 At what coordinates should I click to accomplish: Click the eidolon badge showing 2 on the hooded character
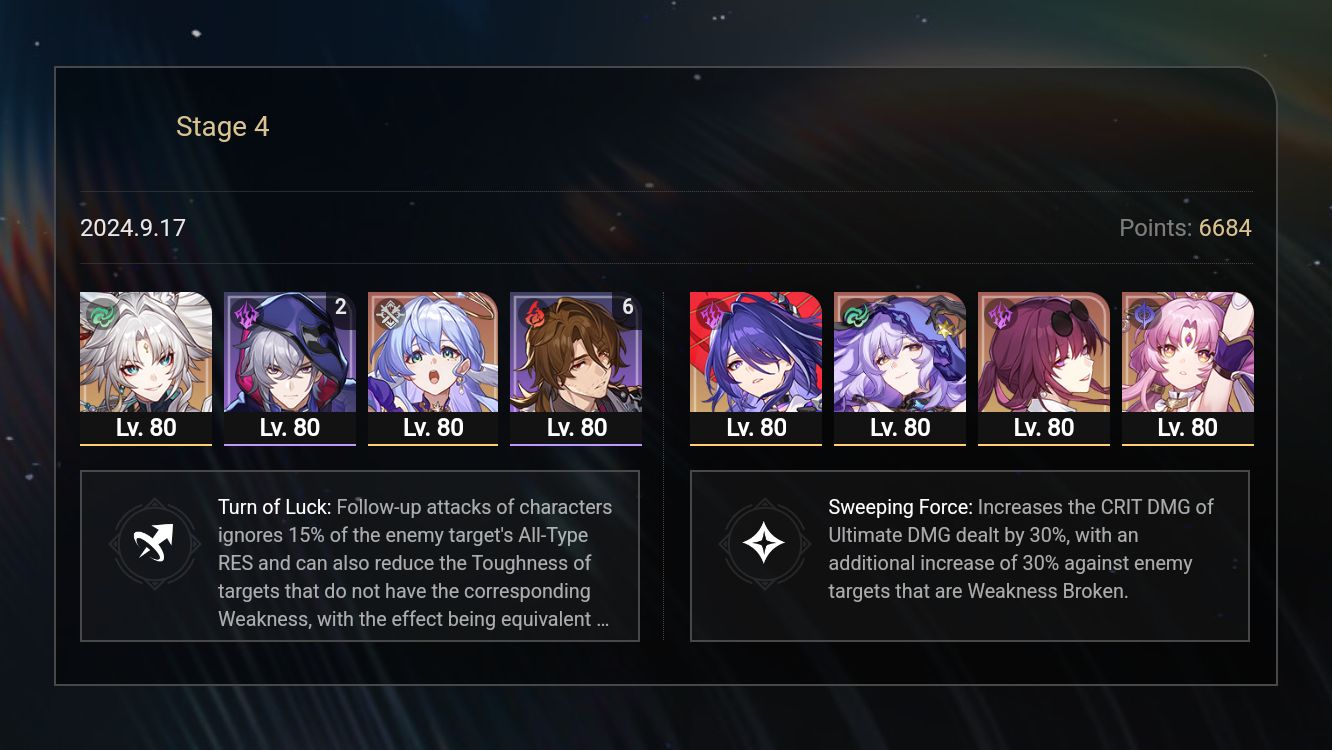(x=341, y=307)
